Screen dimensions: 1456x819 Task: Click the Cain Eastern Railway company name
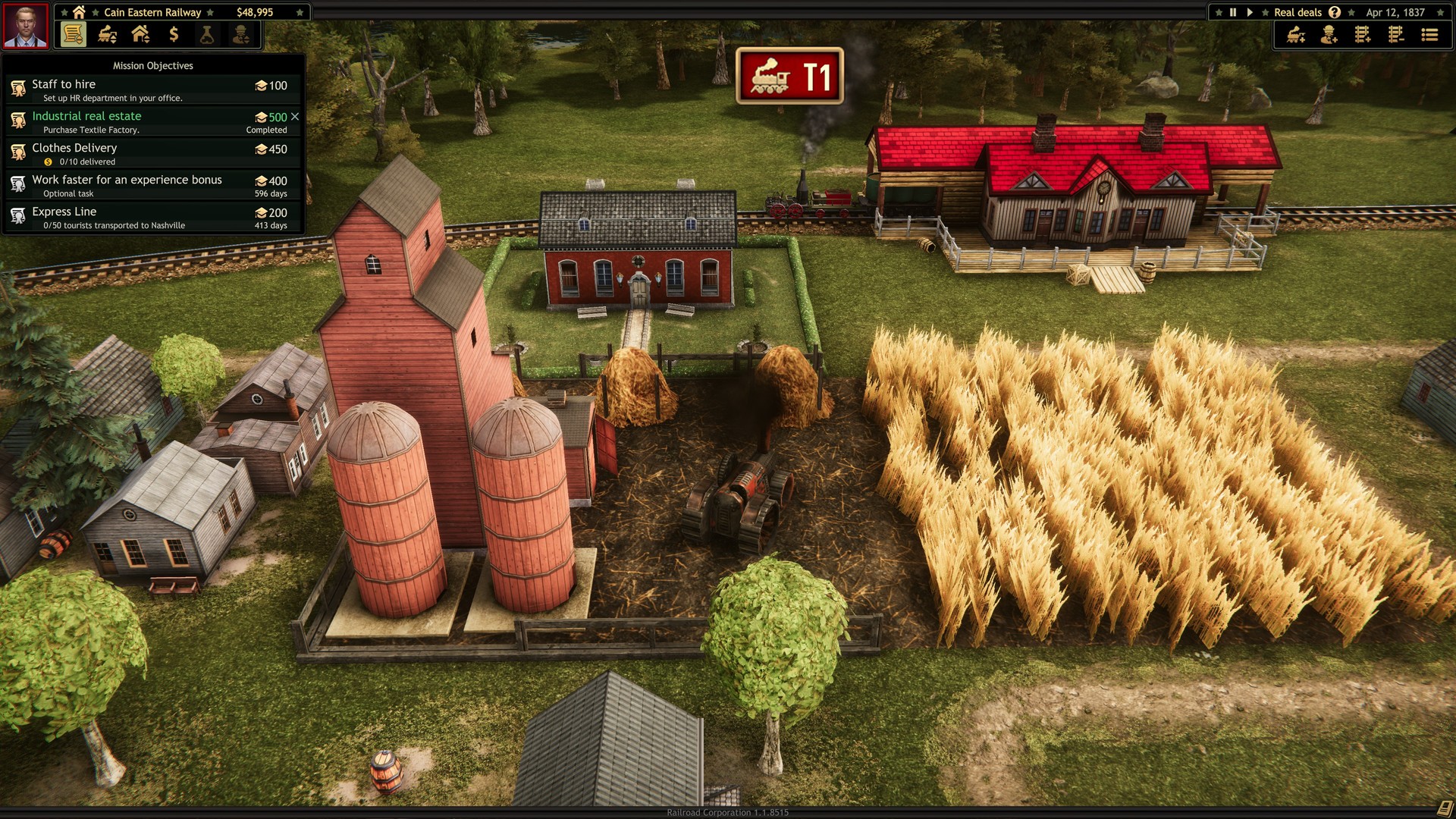151,11
